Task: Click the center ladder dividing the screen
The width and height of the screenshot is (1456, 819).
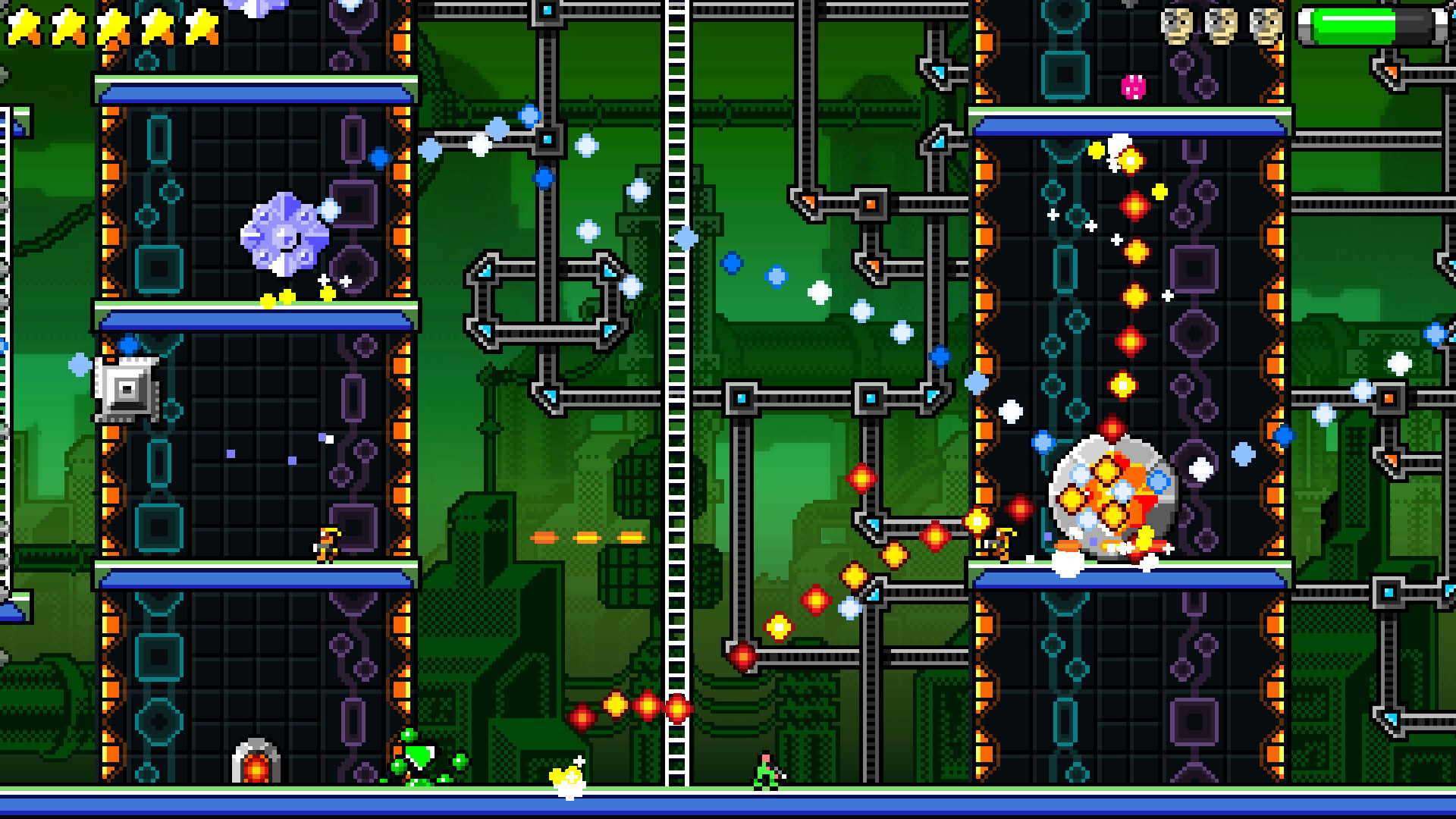Action: point(673,409)
